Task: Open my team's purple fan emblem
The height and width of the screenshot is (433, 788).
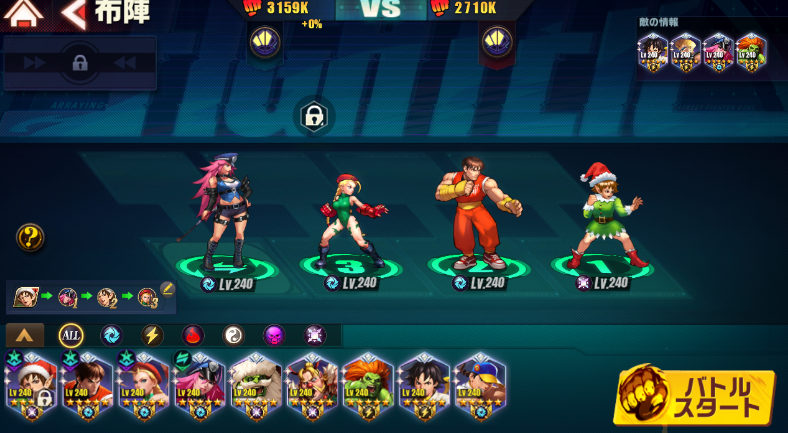Action: tap(265, 42)
